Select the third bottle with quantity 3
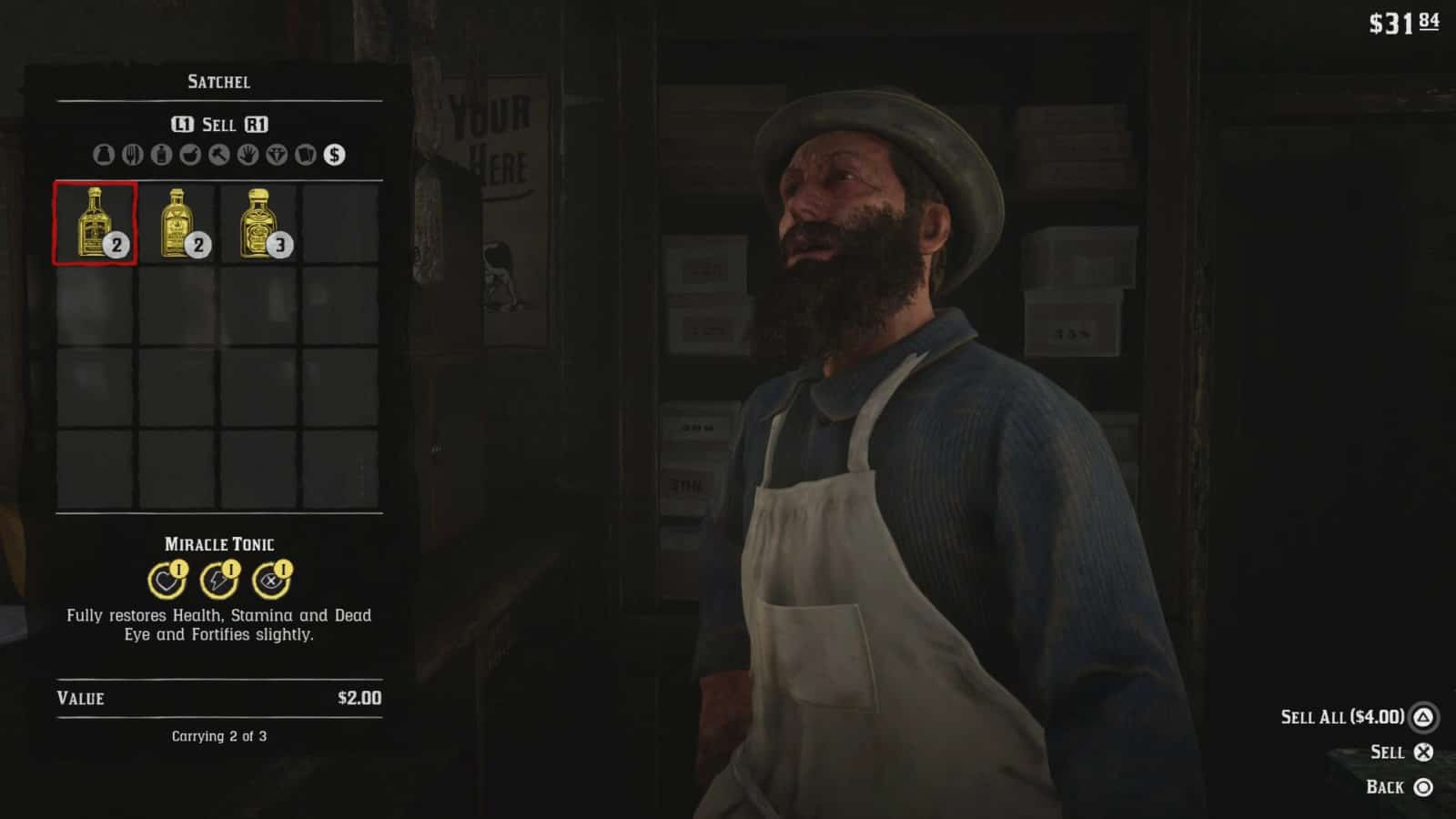The width and height of the screenshot is (1456, 819). click(x=258, y=223)
